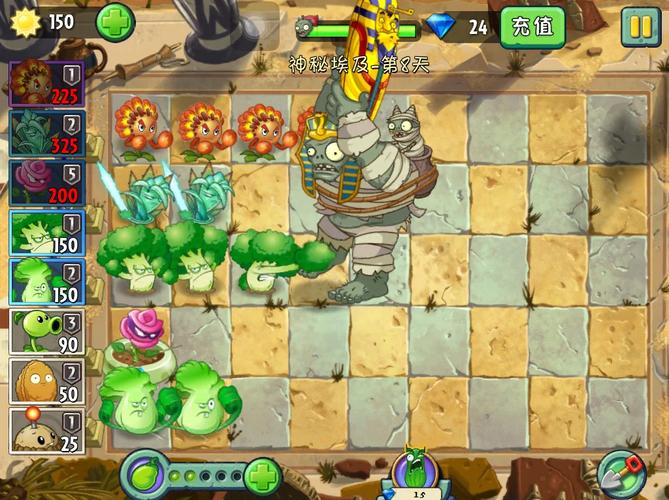The width and height of the screenshot is (669, 500).
Task: Pause the game
Action: pos(640,26)
